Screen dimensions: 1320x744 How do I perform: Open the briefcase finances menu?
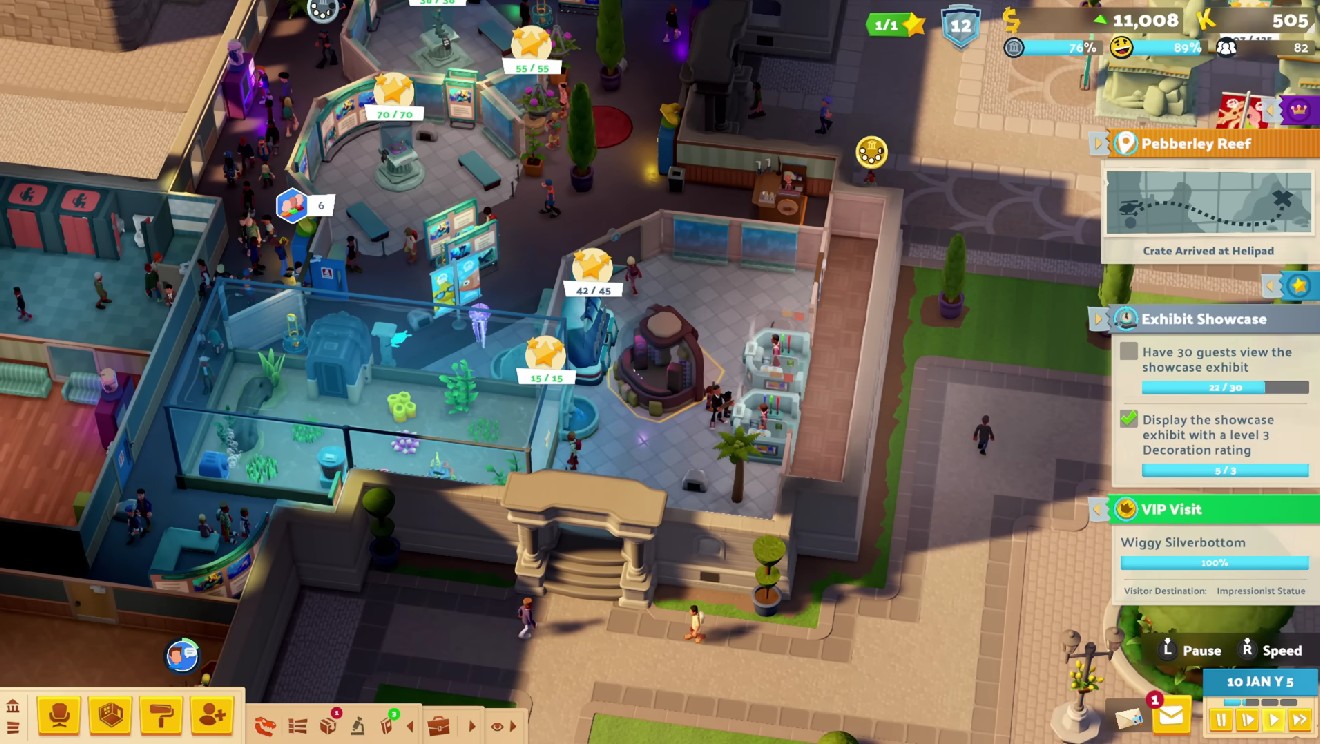(438, 726)
